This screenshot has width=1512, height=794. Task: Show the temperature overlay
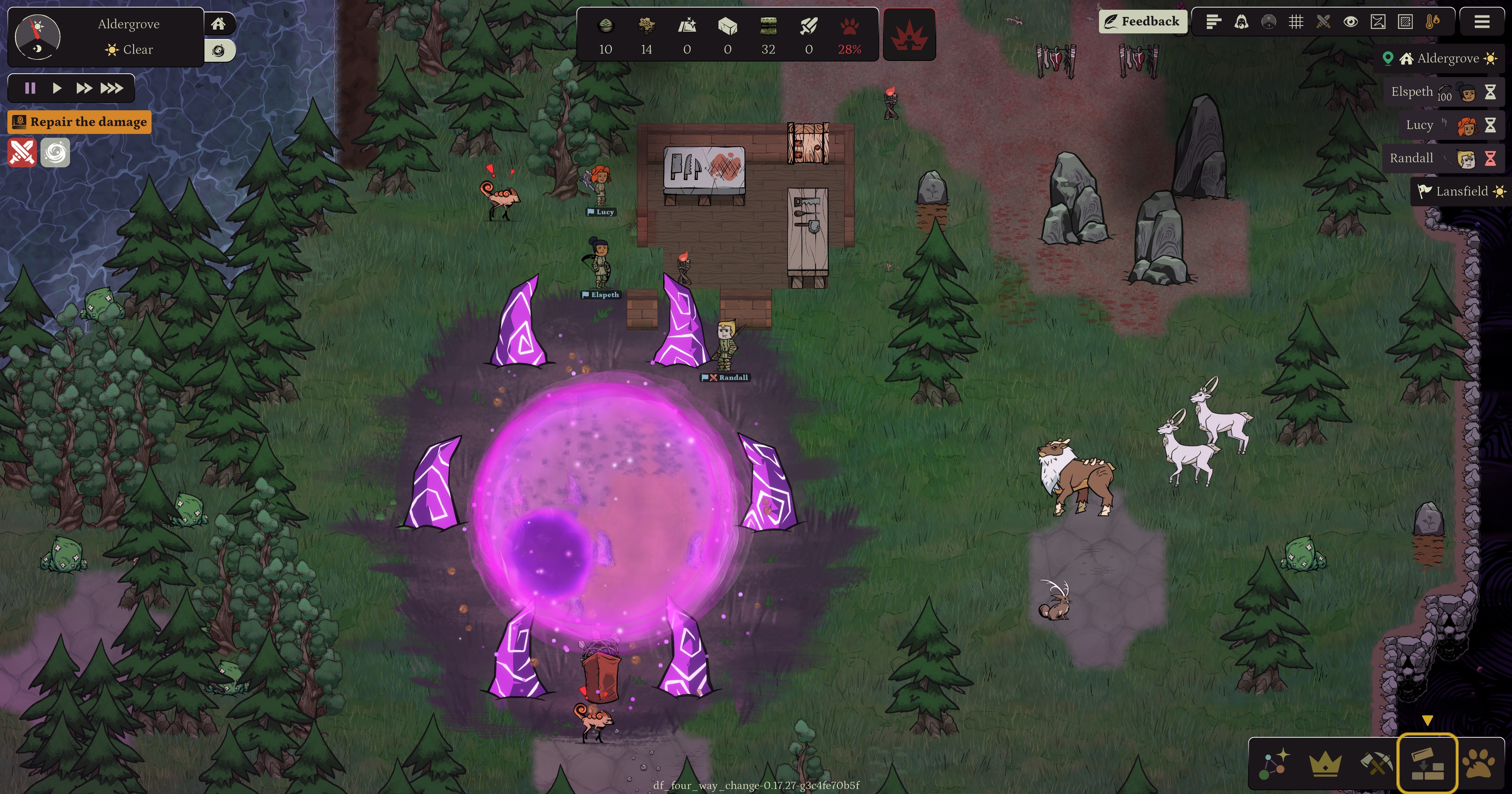[1432, 22]
